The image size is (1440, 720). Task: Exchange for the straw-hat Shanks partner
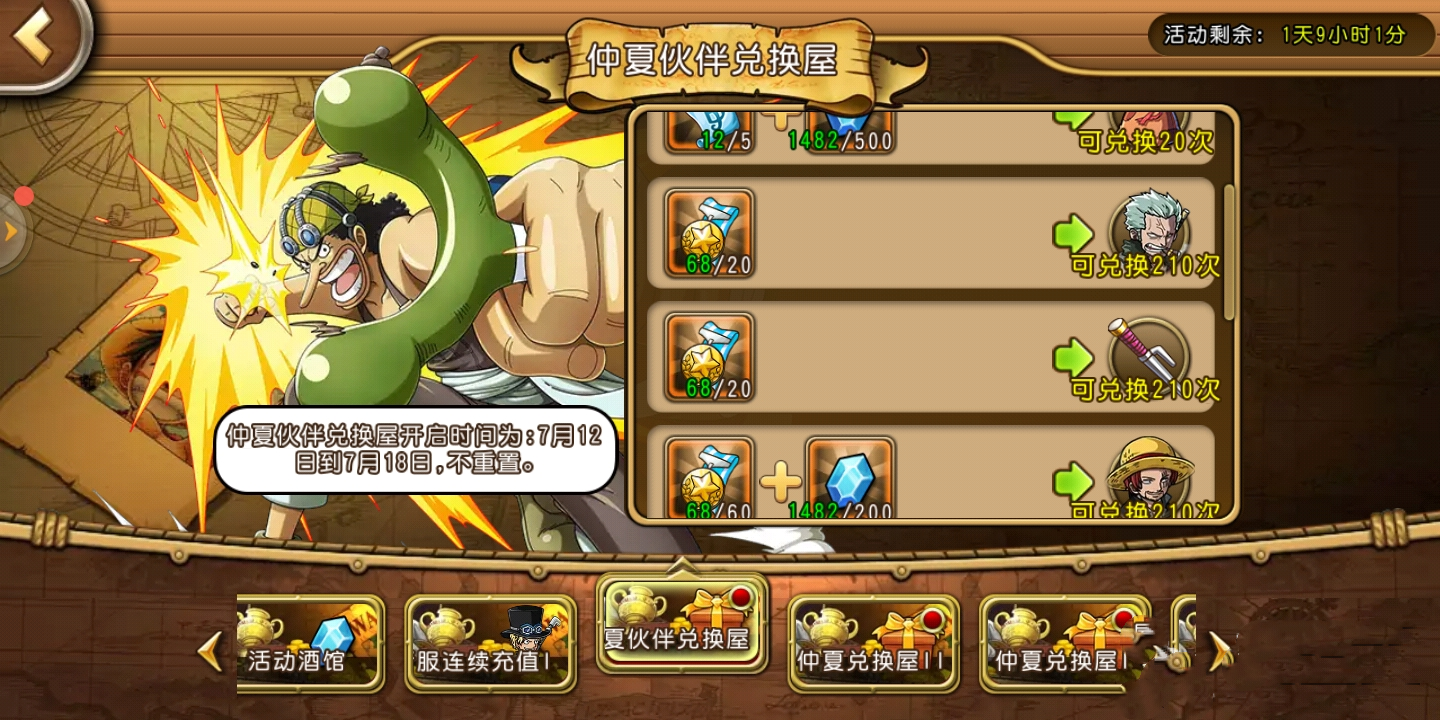tap(1073, 482)
